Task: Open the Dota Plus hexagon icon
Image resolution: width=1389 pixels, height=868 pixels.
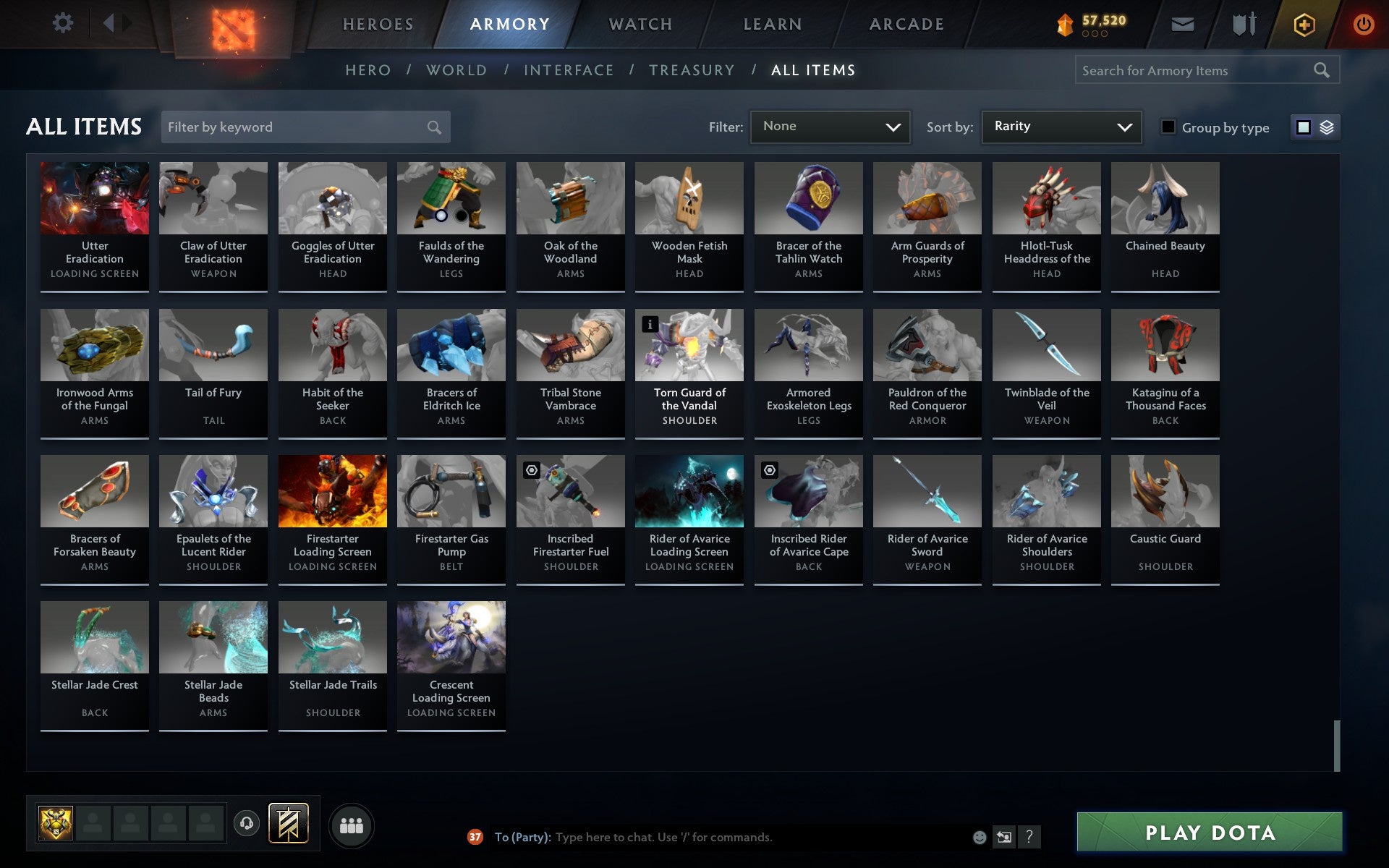Action: click(1303, 23)
